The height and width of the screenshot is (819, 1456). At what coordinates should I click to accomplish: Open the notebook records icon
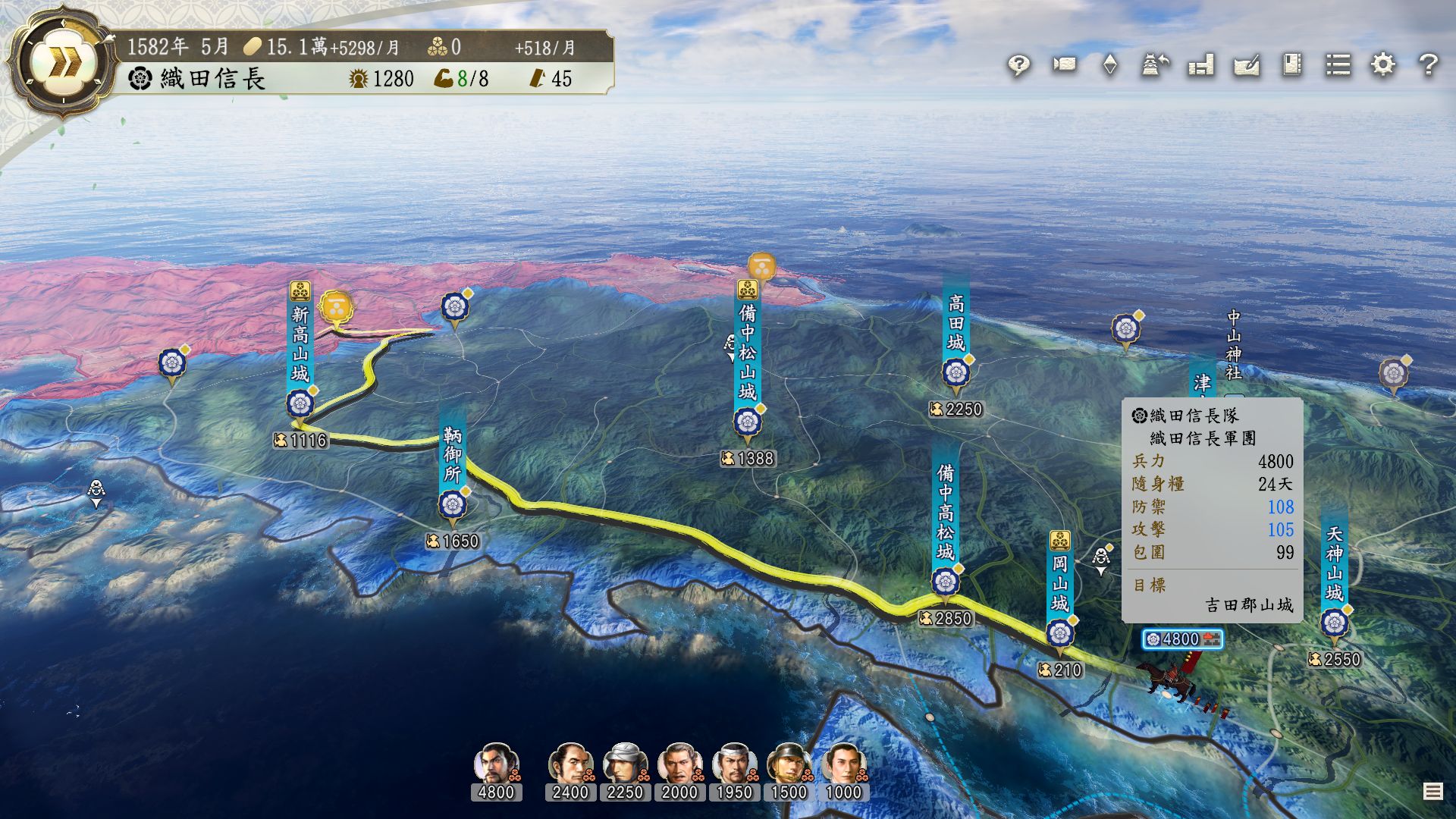point(1292,64)
